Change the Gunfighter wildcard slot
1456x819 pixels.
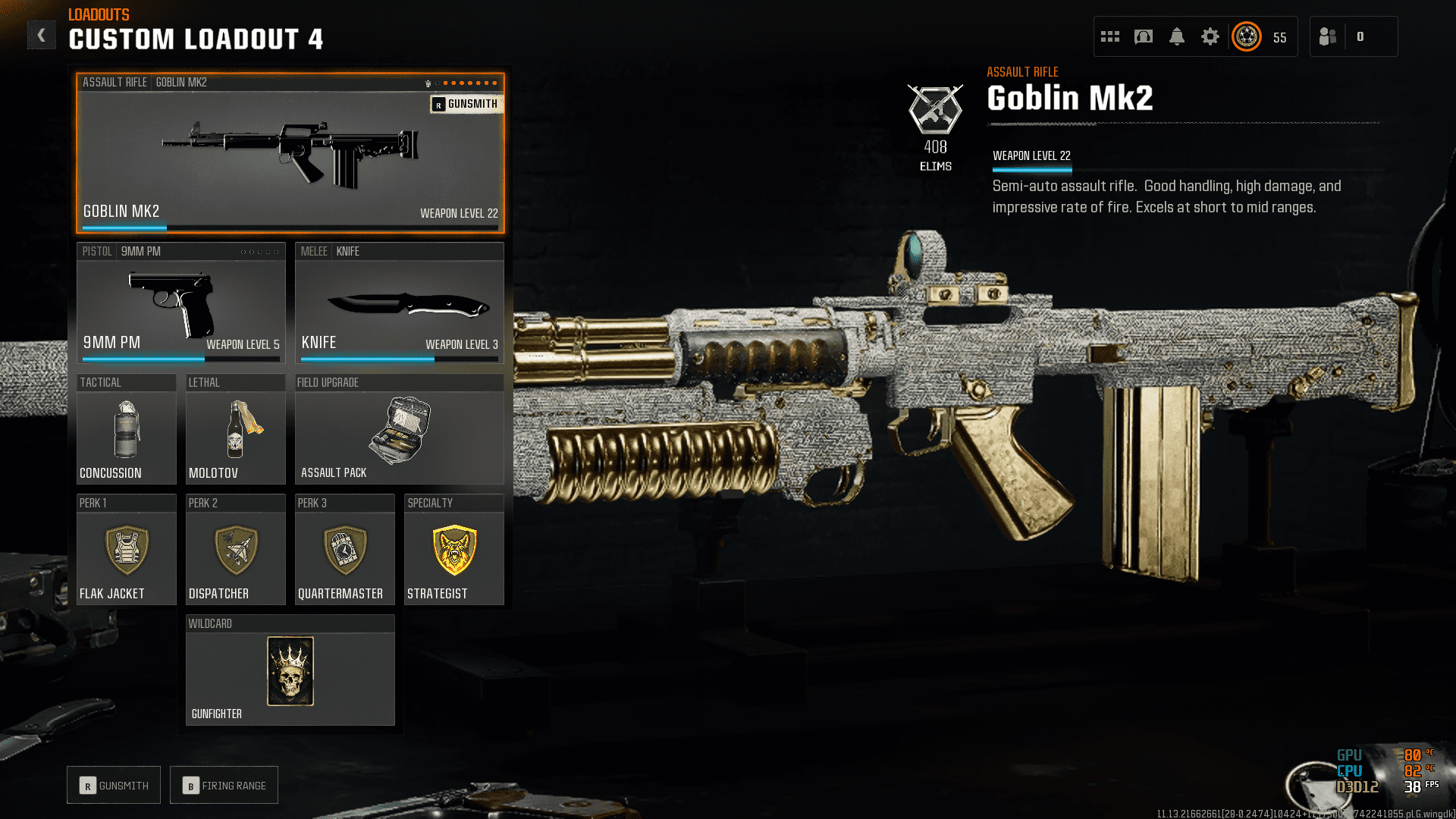290,671
